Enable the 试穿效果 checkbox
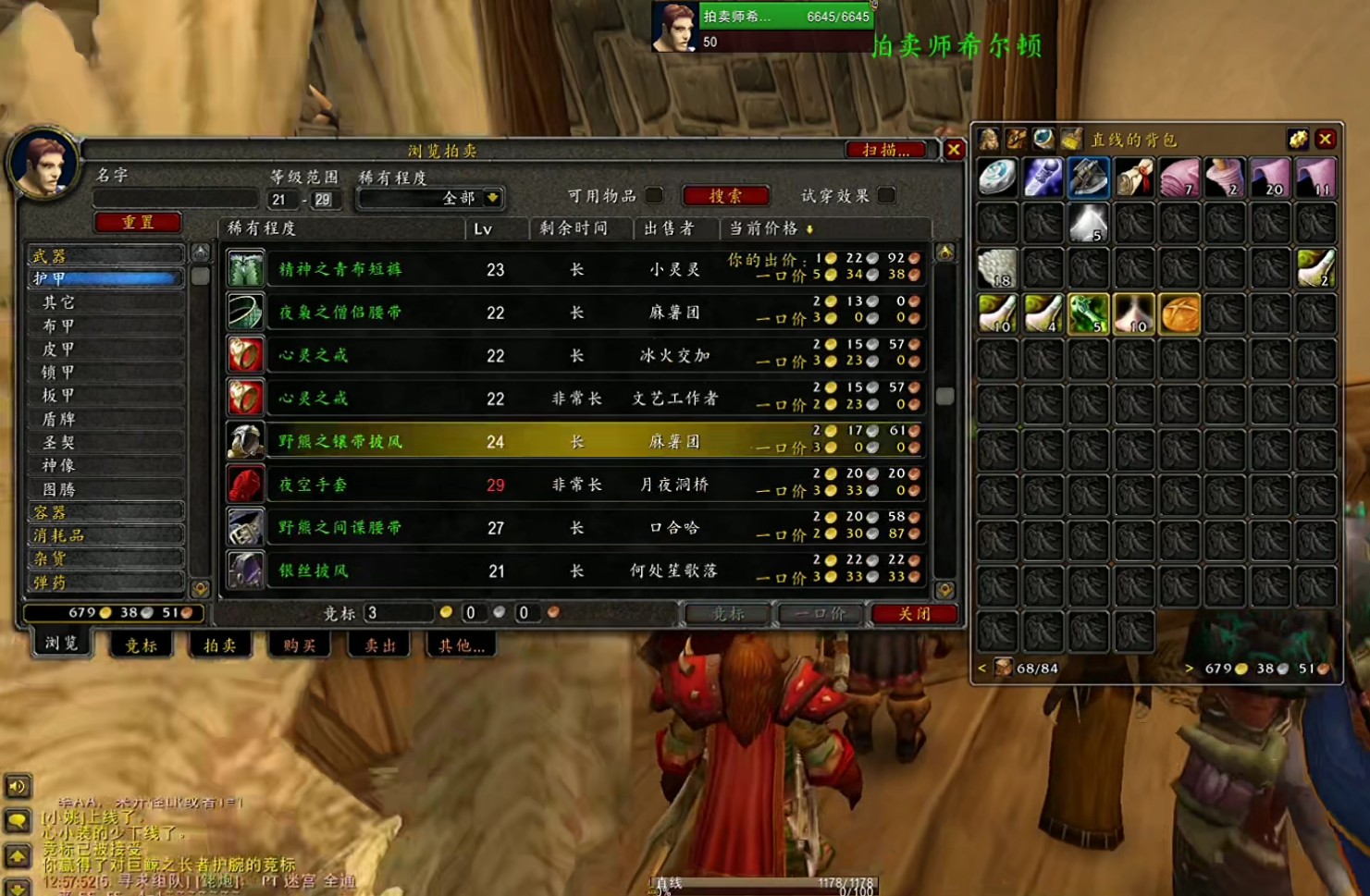Image resolution: width=1370 pixels, height=896 pixels. [886, 195]
